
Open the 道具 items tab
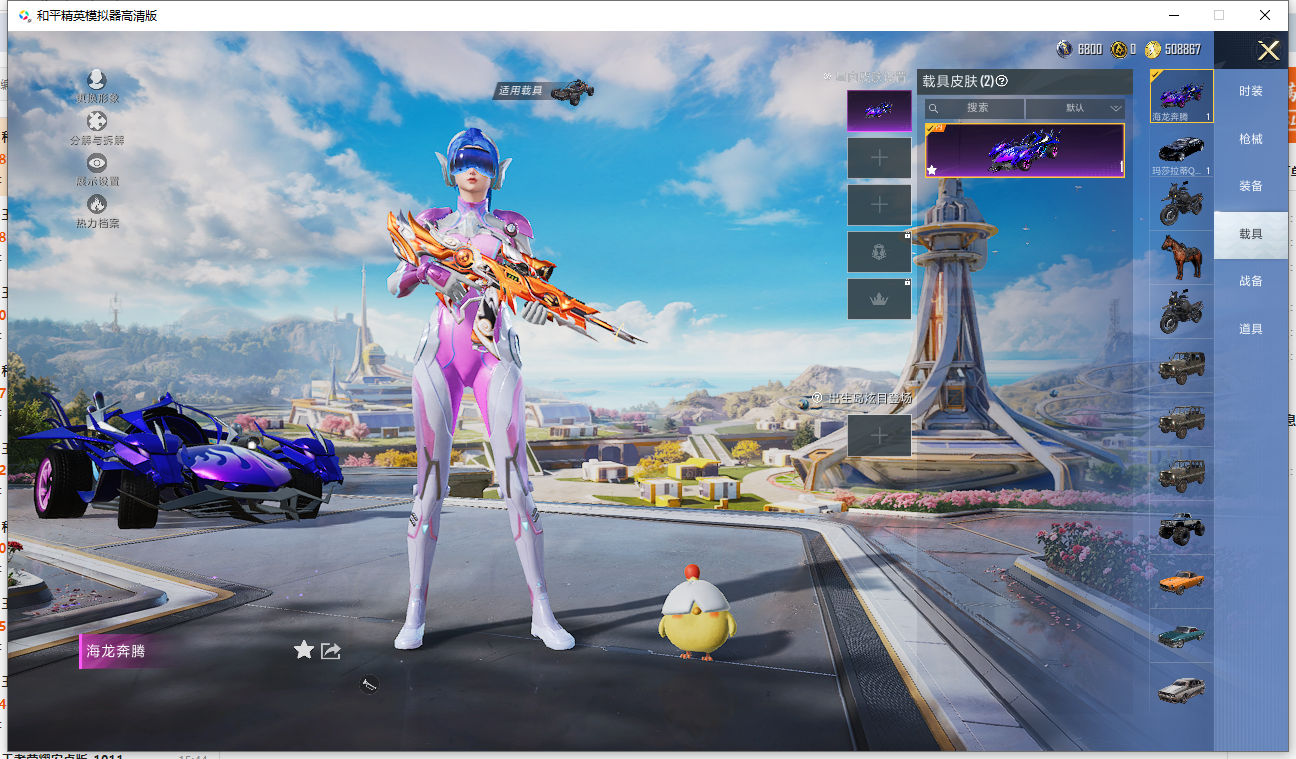tap(1251, 329)
